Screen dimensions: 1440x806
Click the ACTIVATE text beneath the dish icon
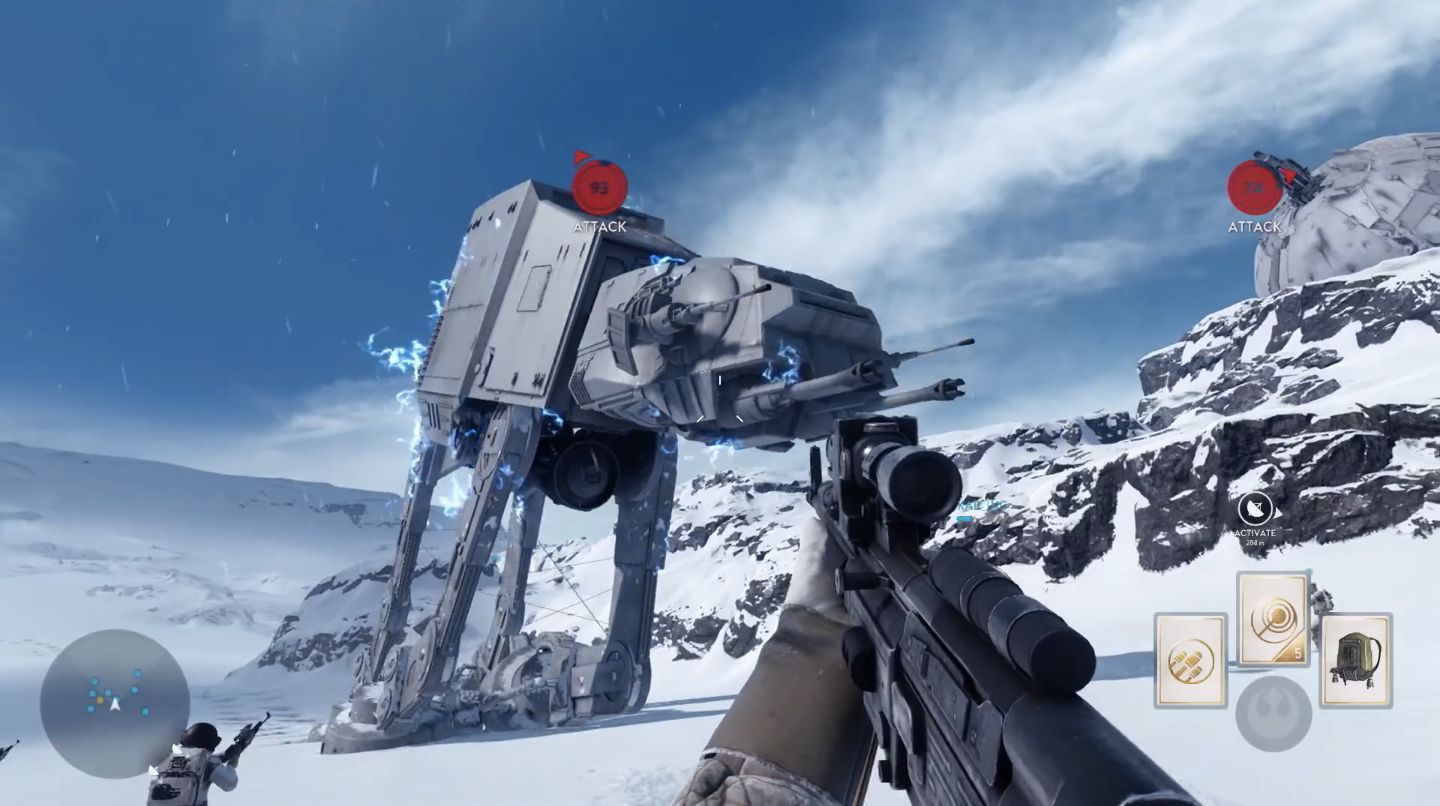pyautogui.click(x=1256, y=532)
